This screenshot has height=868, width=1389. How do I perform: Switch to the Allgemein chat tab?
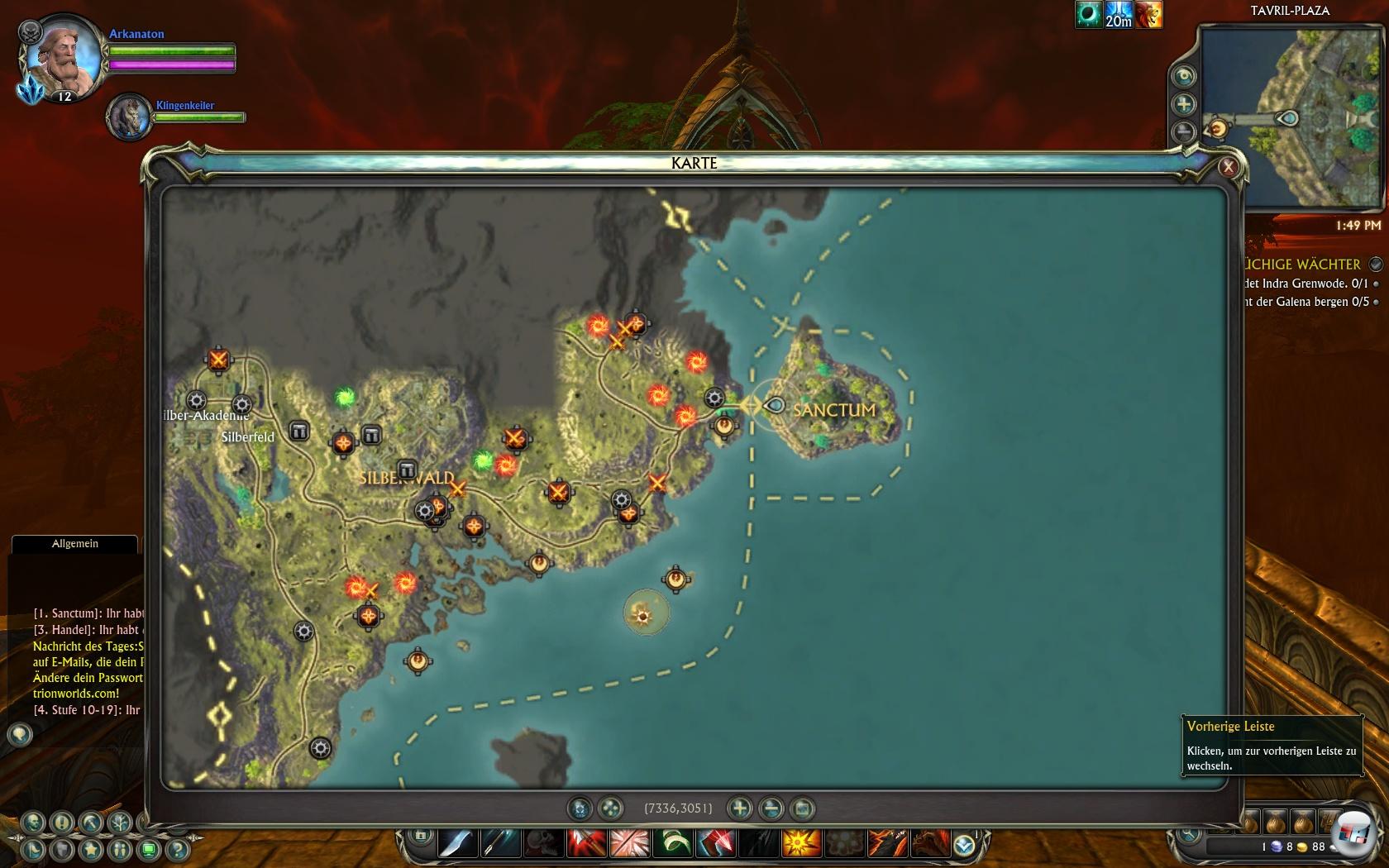74,544
